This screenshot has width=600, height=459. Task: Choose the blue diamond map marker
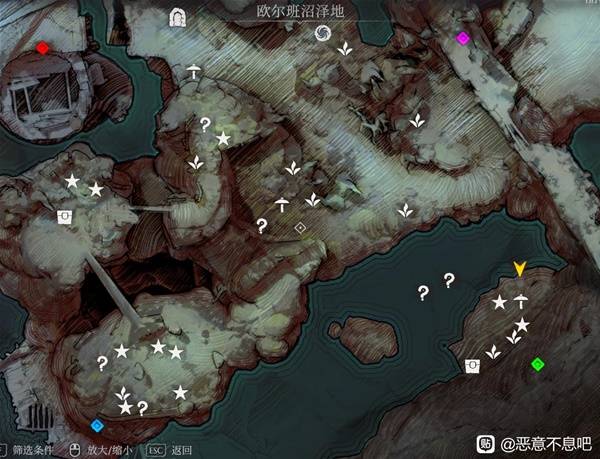click(97, 425)
